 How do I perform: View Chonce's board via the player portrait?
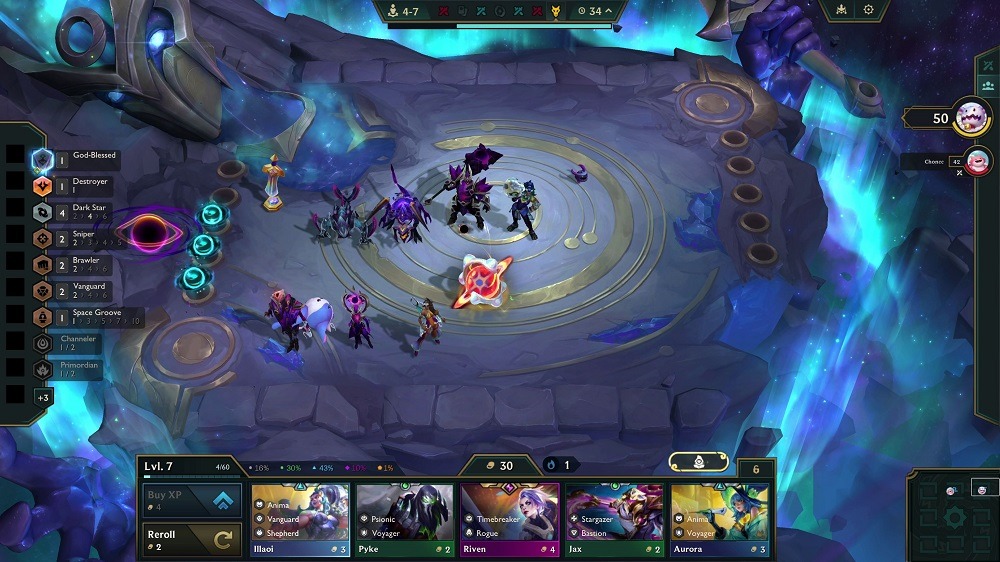[x=978, y=160]
